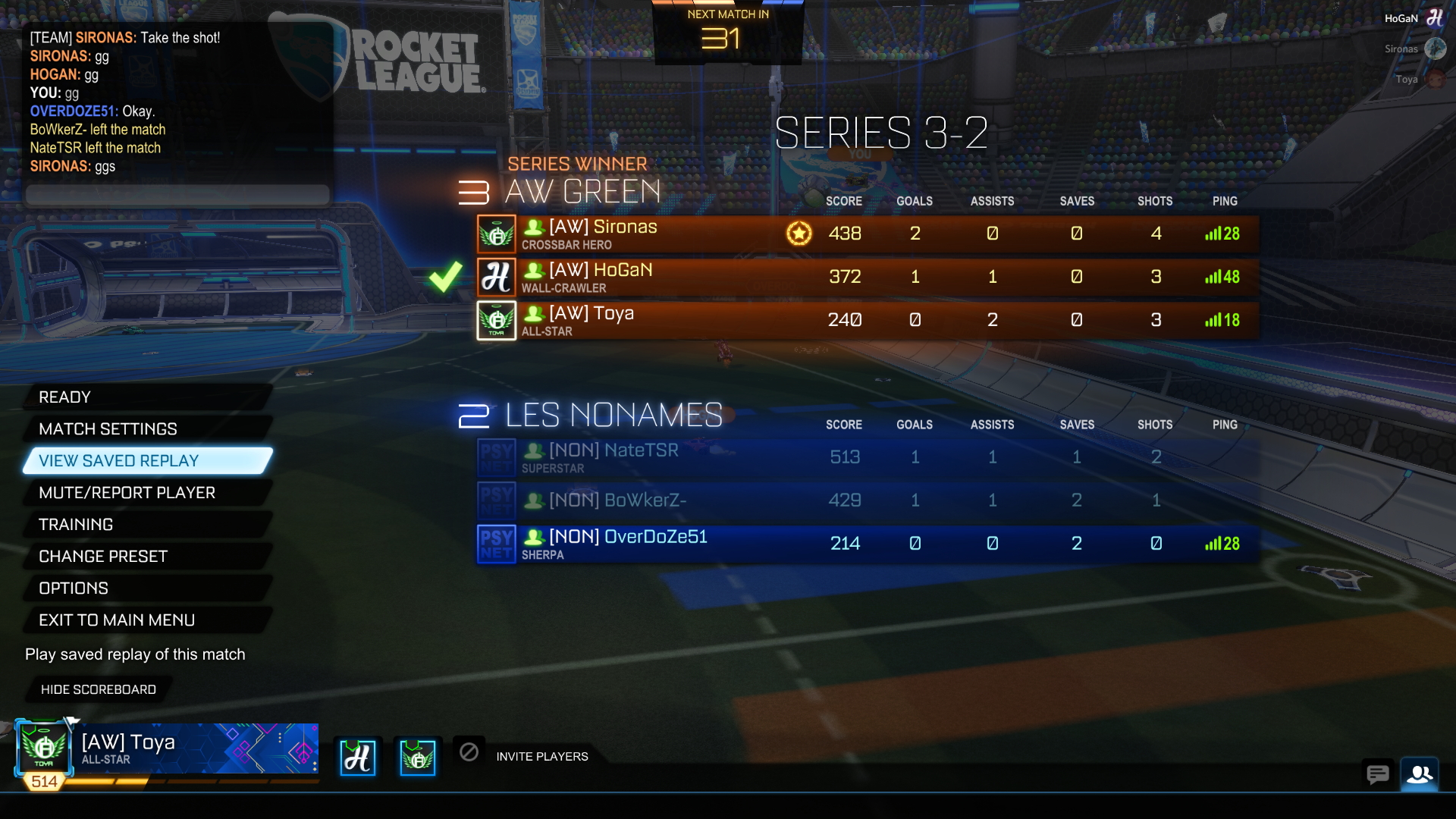Select [NON] OverDoZe51 scoreboard row
1456x819 pixels.
pos(868,544)
